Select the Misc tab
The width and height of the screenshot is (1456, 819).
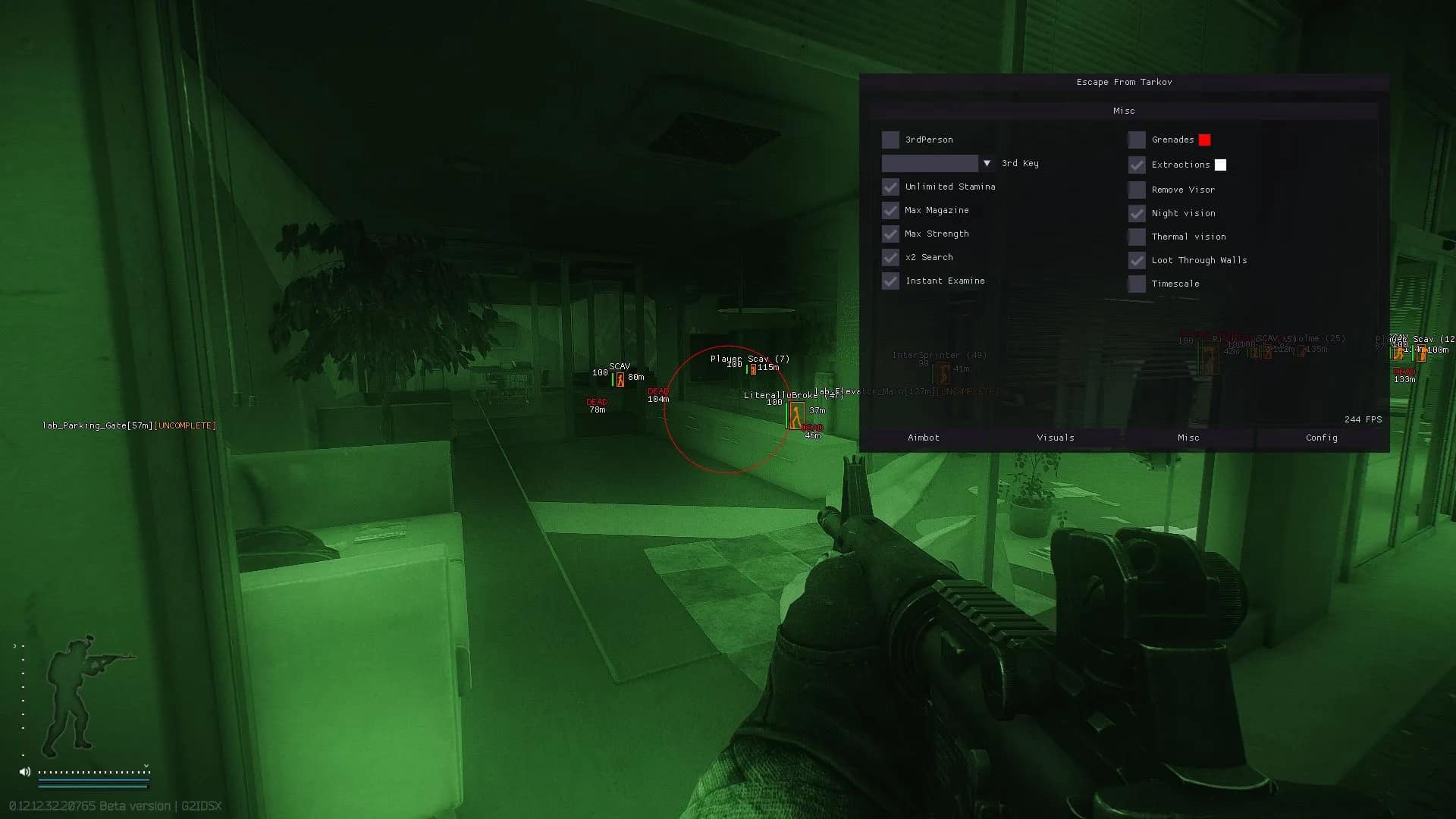tap(1188, 438)
